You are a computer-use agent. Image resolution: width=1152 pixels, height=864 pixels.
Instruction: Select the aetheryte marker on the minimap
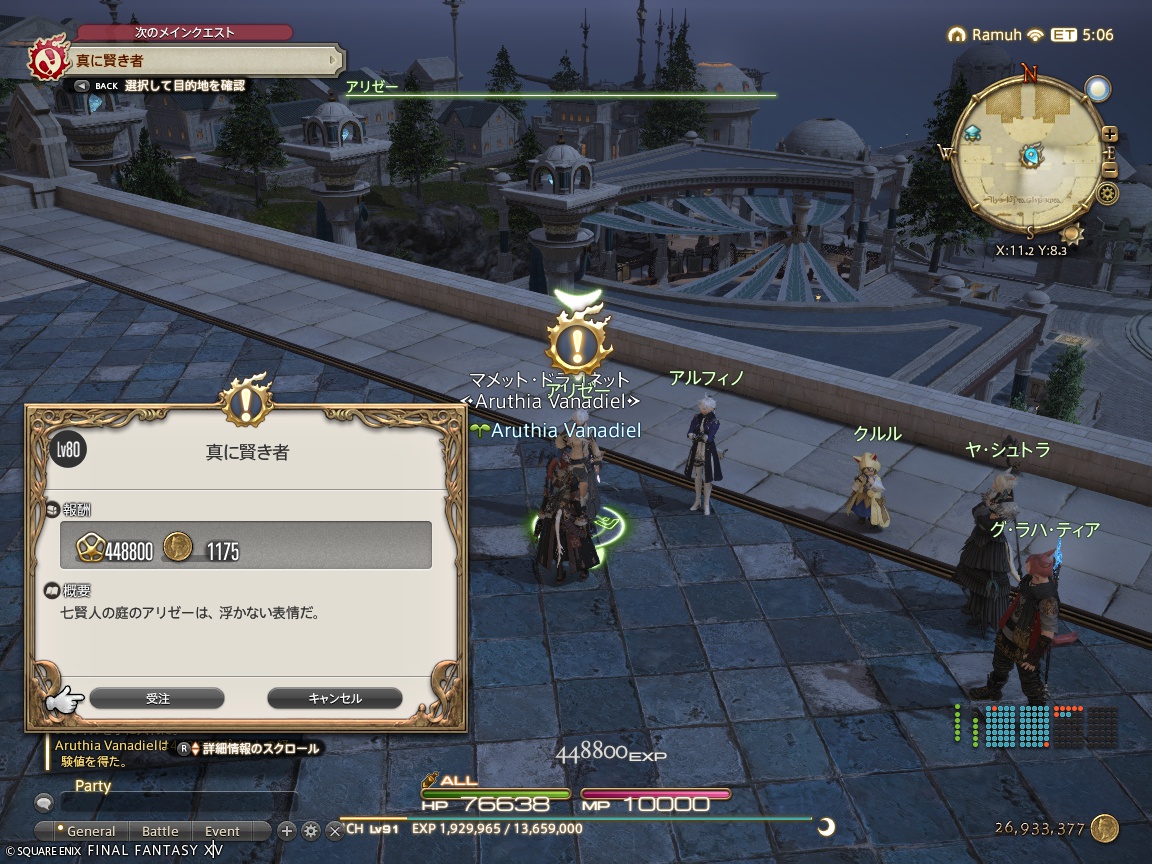pyautogui.click(x=973, y=132)
